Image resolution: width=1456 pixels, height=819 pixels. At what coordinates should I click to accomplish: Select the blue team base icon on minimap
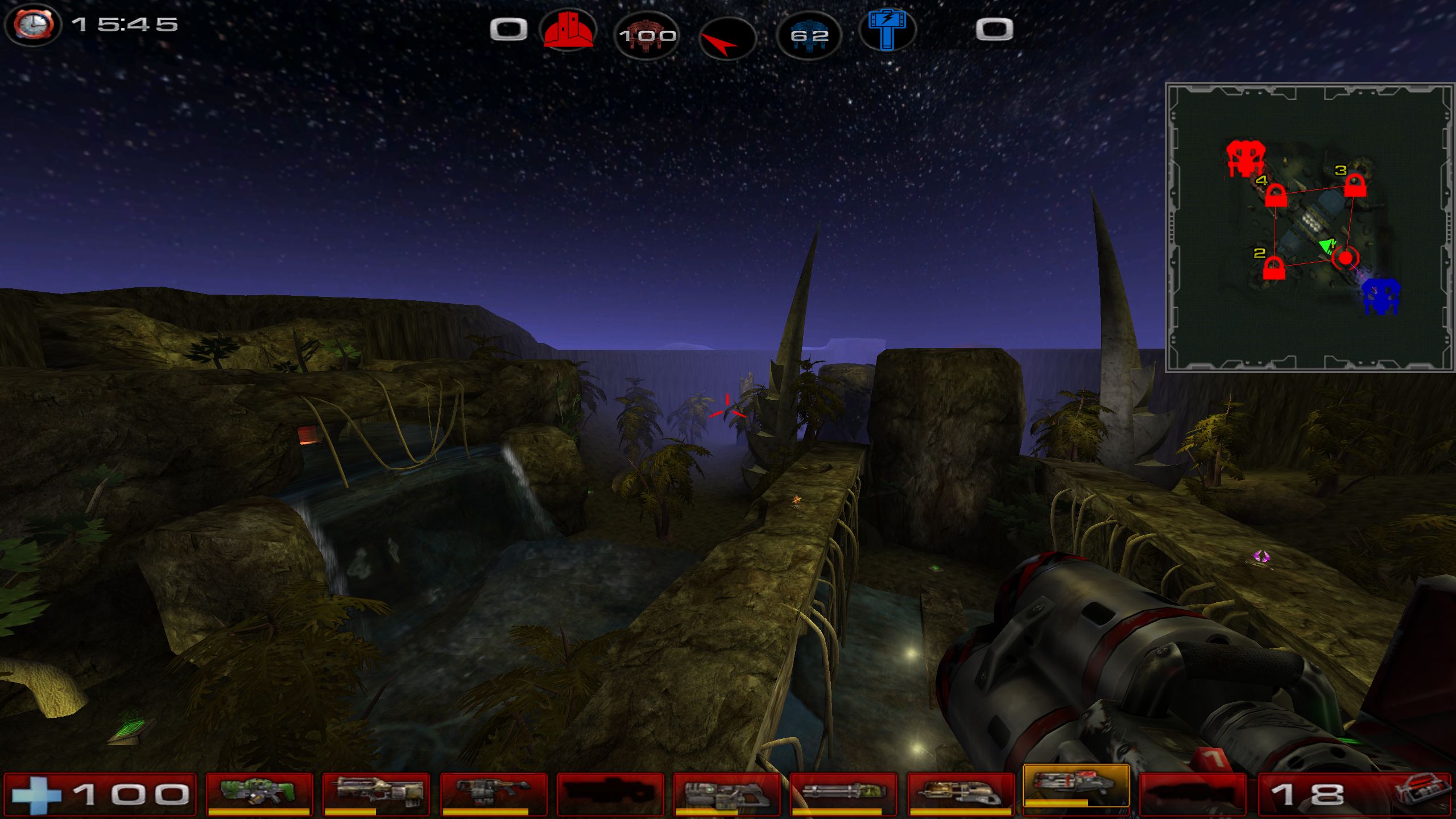pyautogui.click(x=1381, y=295)
